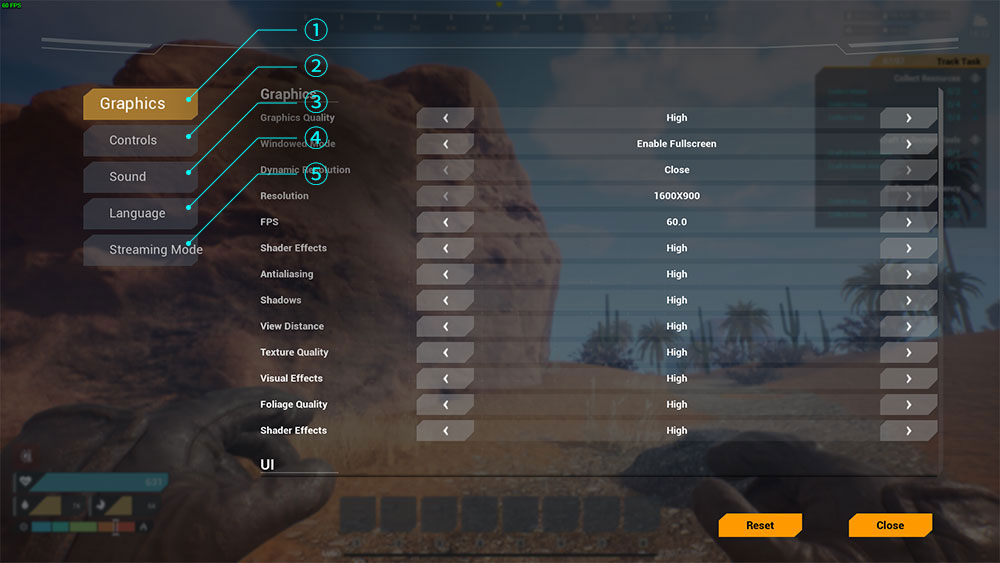The image size is (1000, 563).
Task: Open the Language settings tab
Action: pyautogui.click(x=137, y=214)
